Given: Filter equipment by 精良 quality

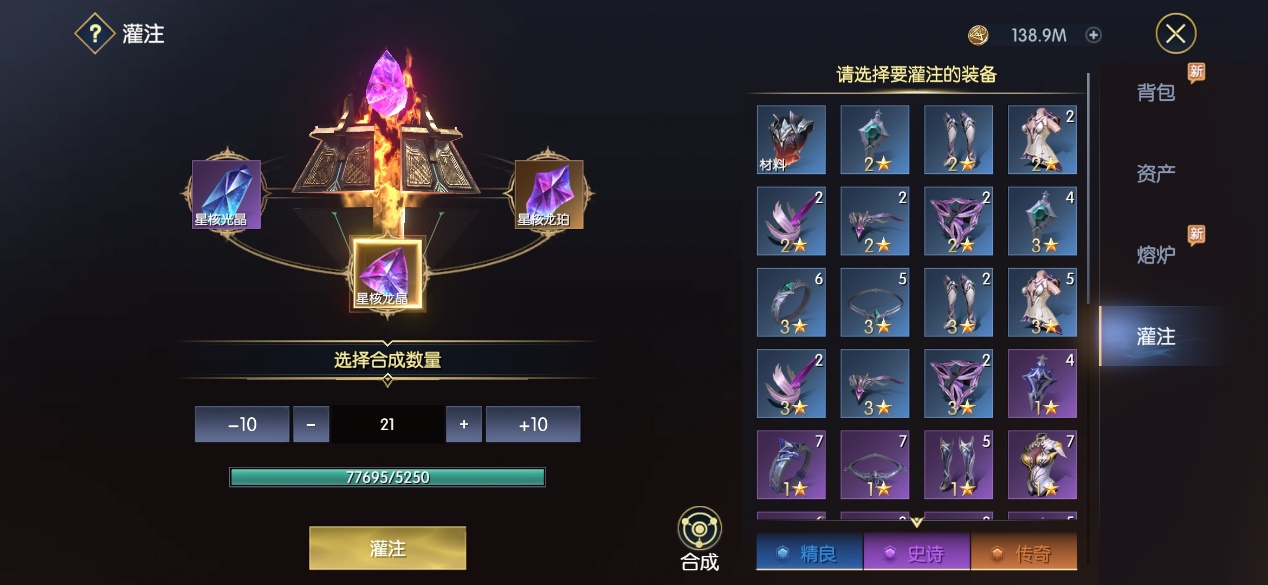Looking at the screenshot, I should click(x=808, y=553).
